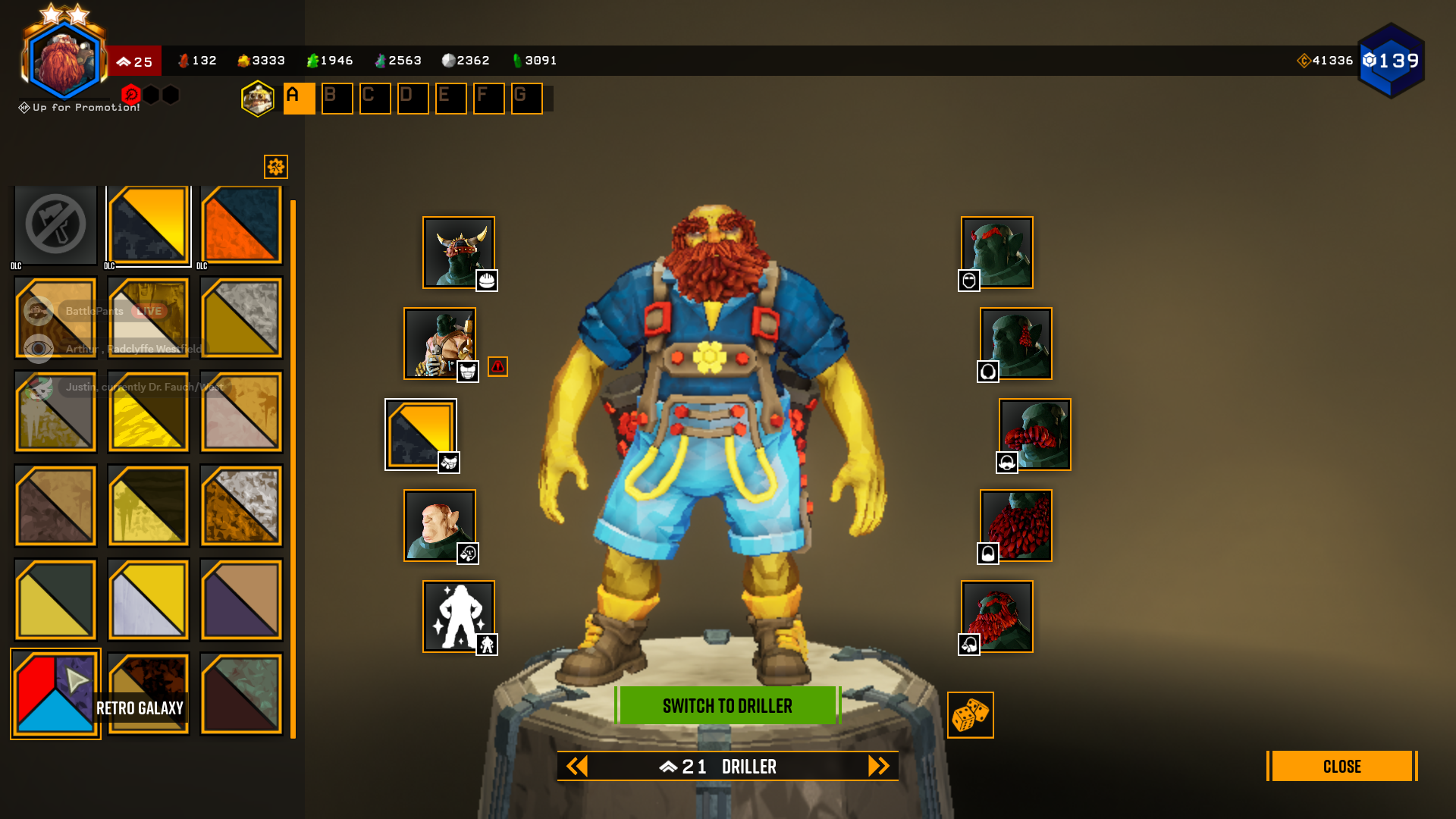Open the victory pose category
1456x819 pixels.
coord(458,617)
